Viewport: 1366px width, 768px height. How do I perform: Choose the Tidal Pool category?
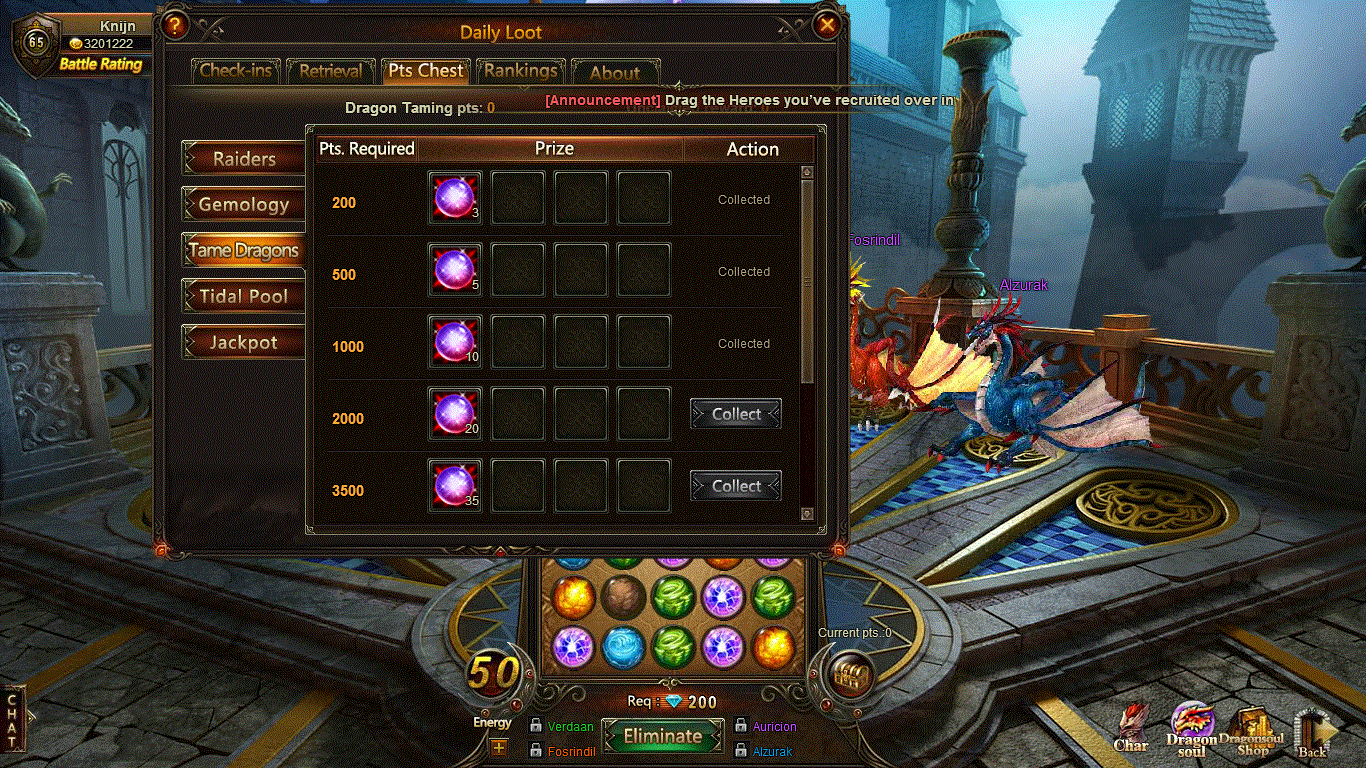point(244,296)
